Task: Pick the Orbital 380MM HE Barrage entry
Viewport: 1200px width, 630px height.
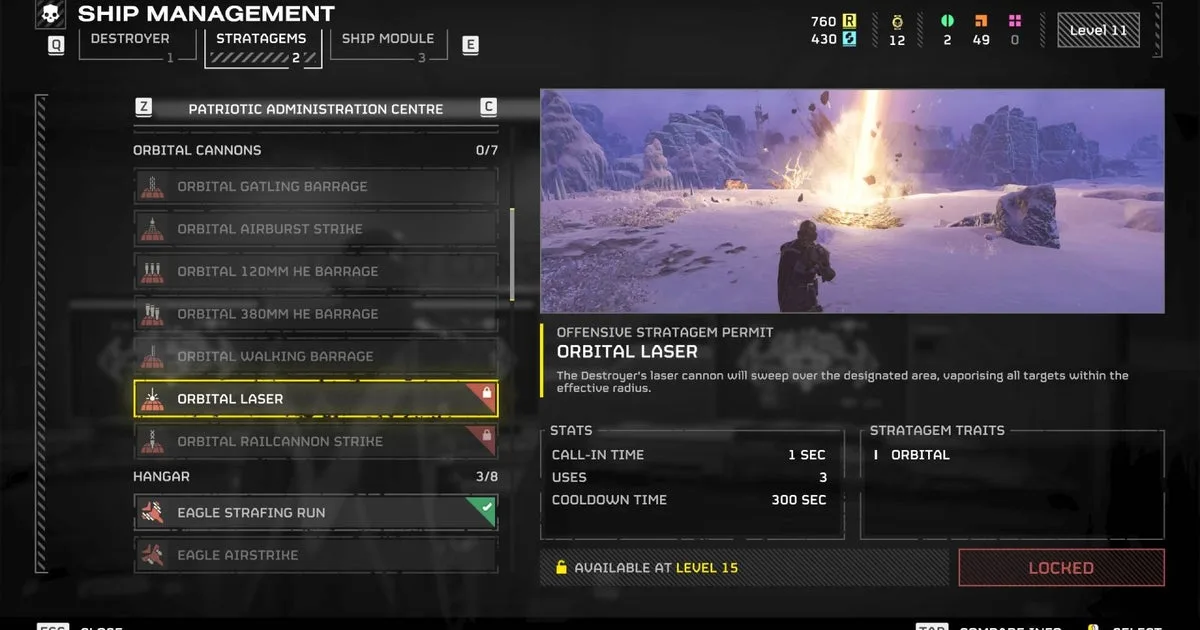Action: 315,314
